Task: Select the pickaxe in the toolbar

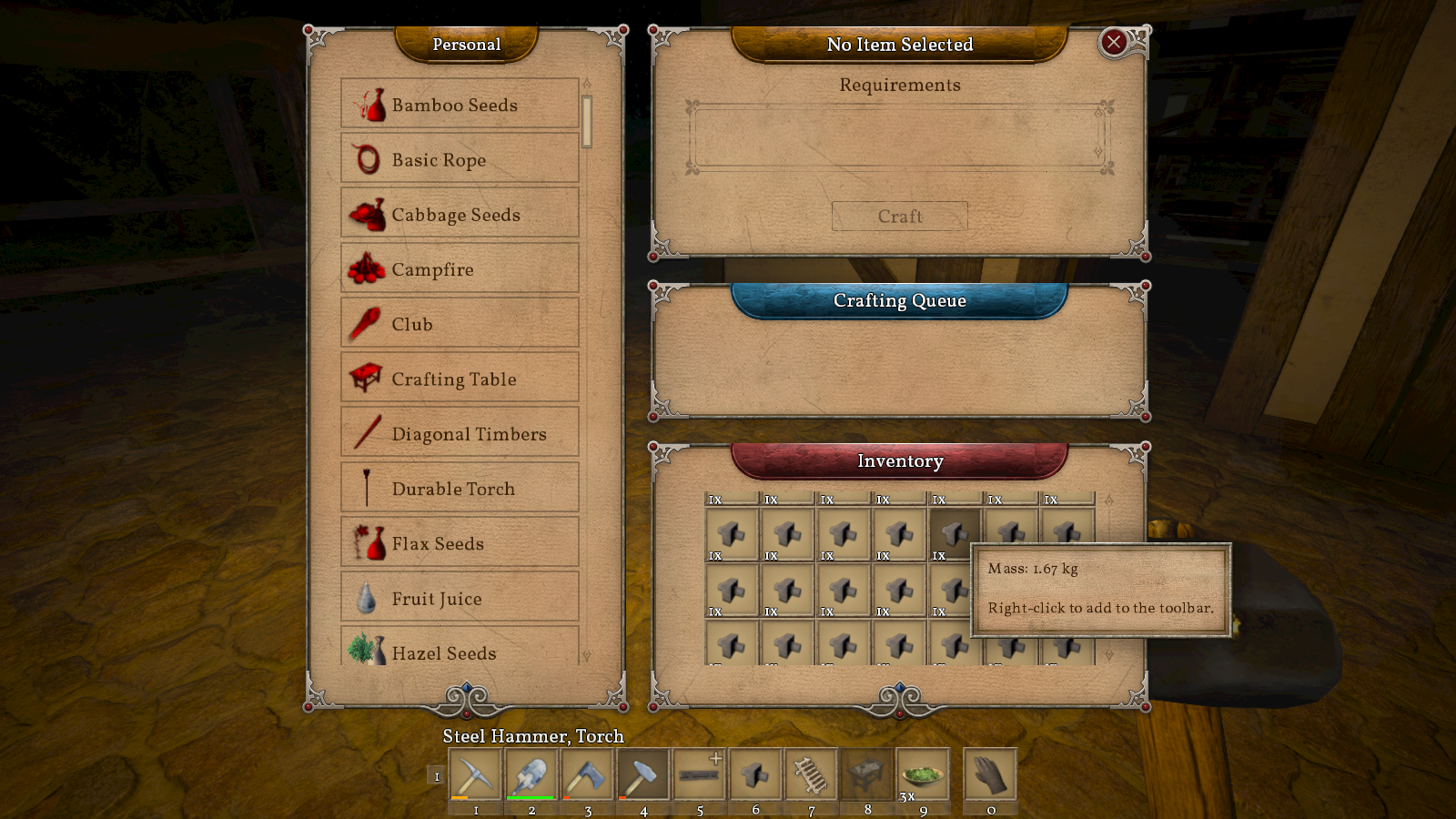Action: tap(475, 775)
